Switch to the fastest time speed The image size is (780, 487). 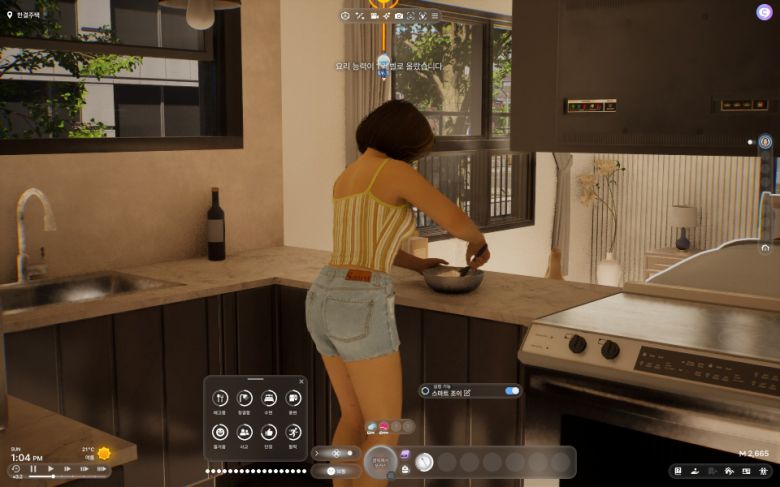coord(101,469)
